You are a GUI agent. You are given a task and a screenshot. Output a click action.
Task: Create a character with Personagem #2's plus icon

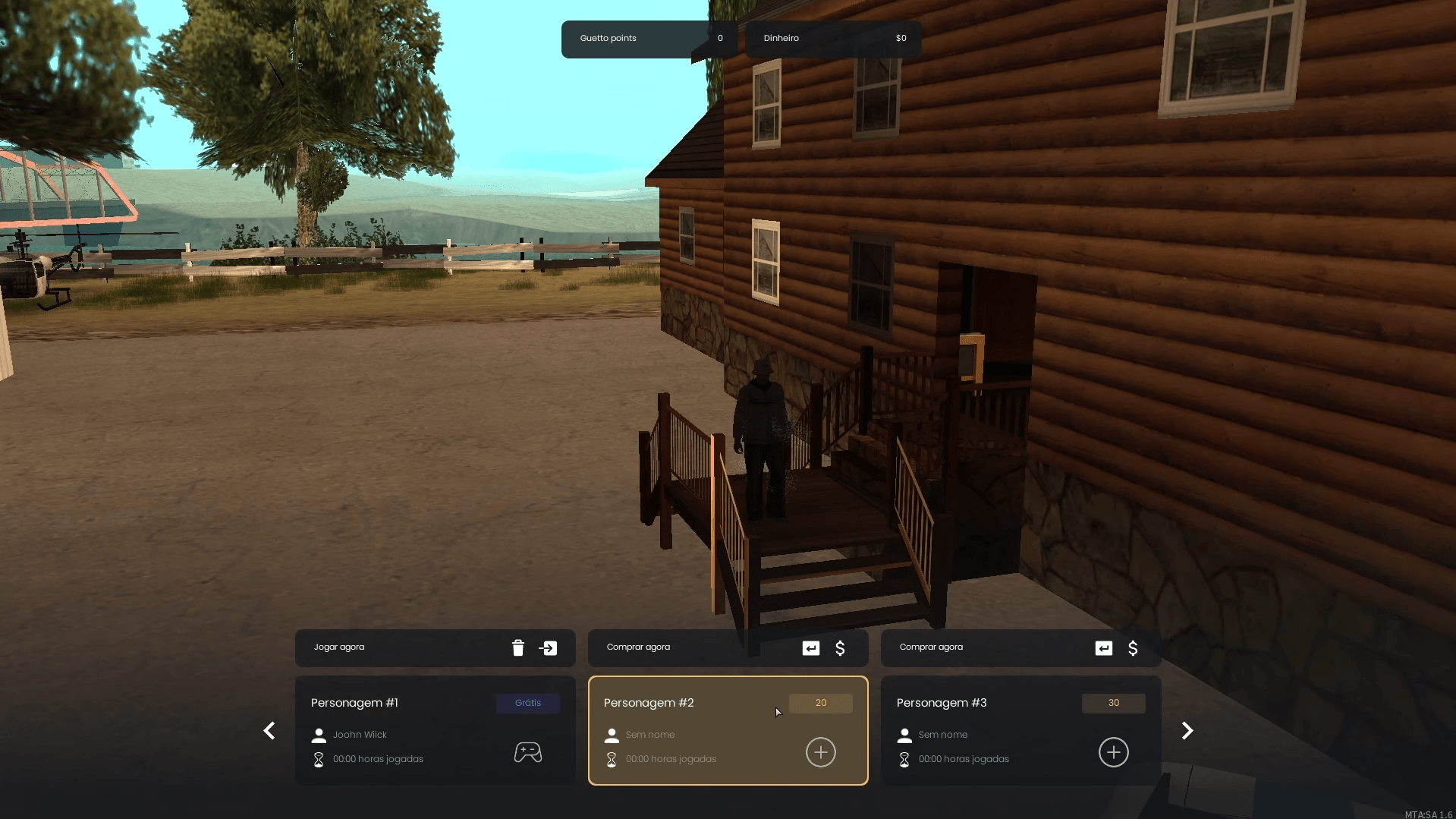pos(820,752)
